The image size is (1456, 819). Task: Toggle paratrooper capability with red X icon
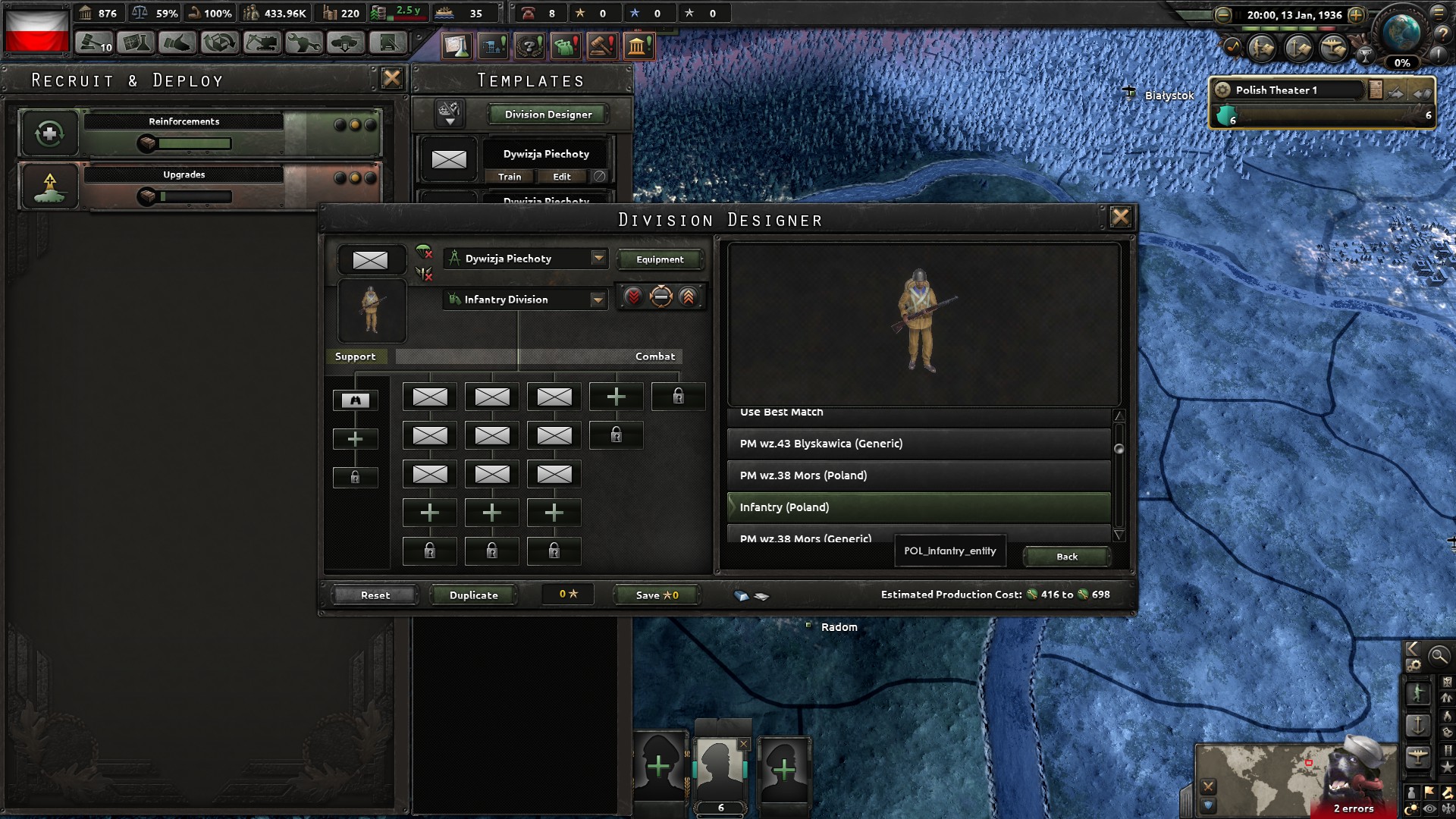pyautogui.click(x=424, y=253)
